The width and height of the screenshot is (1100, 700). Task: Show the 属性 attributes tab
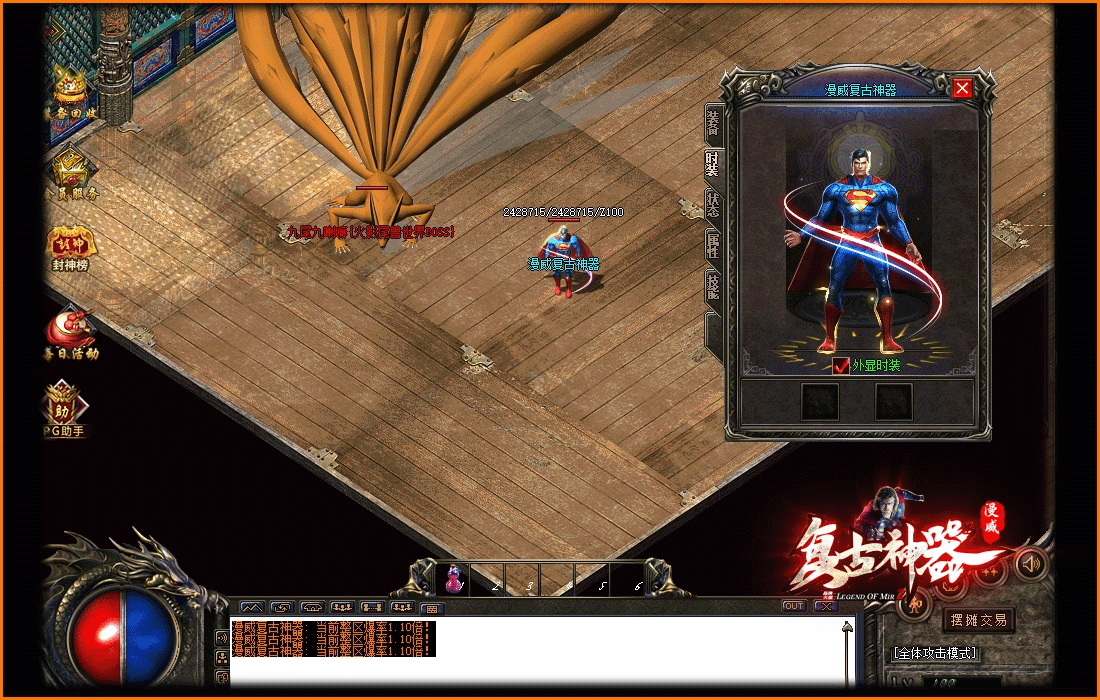(x=713, y=246)
